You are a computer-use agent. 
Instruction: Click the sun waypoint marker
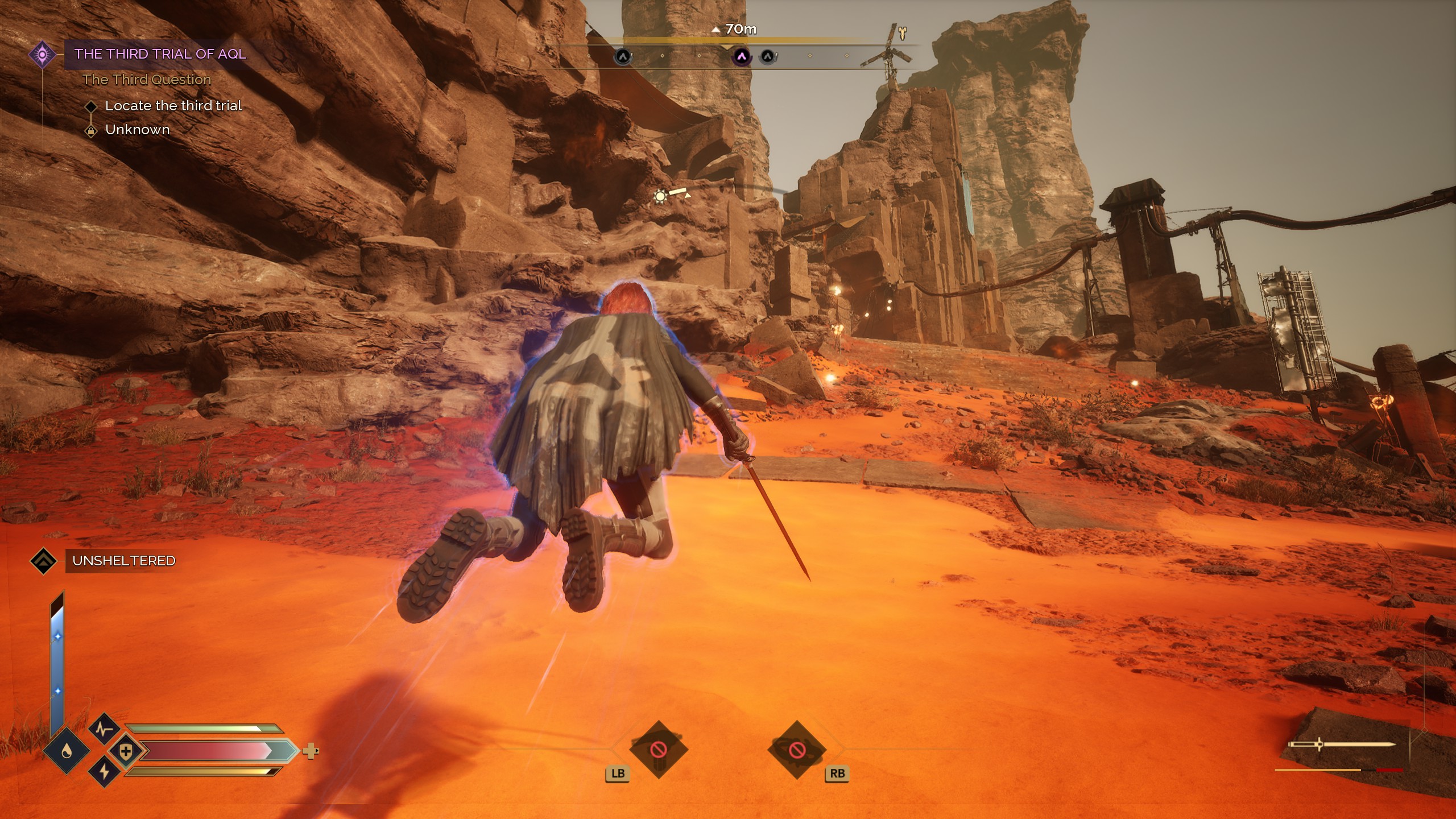660,197
